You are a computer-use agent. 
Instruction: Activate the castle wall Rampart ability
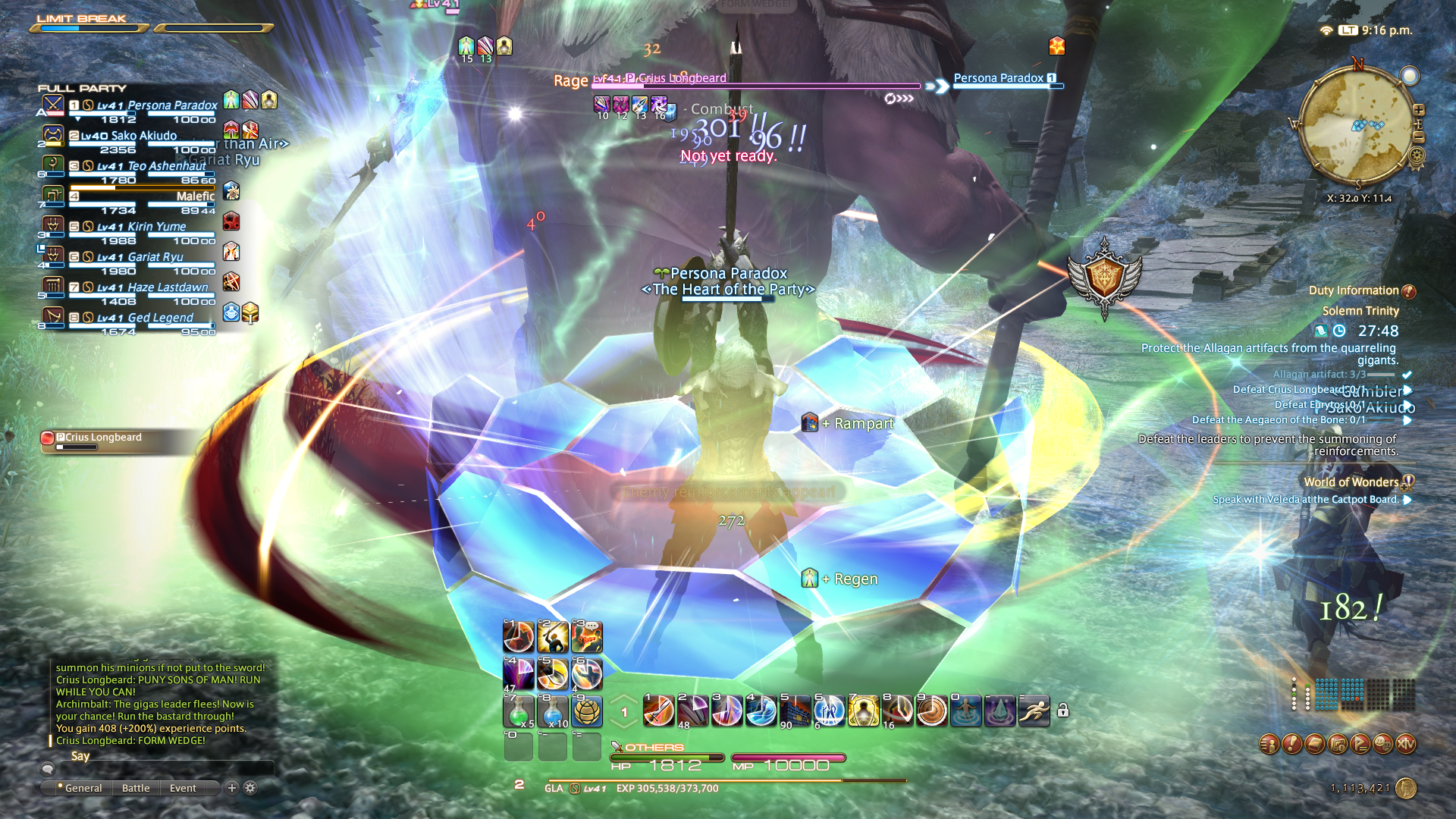tap(795, 711)
